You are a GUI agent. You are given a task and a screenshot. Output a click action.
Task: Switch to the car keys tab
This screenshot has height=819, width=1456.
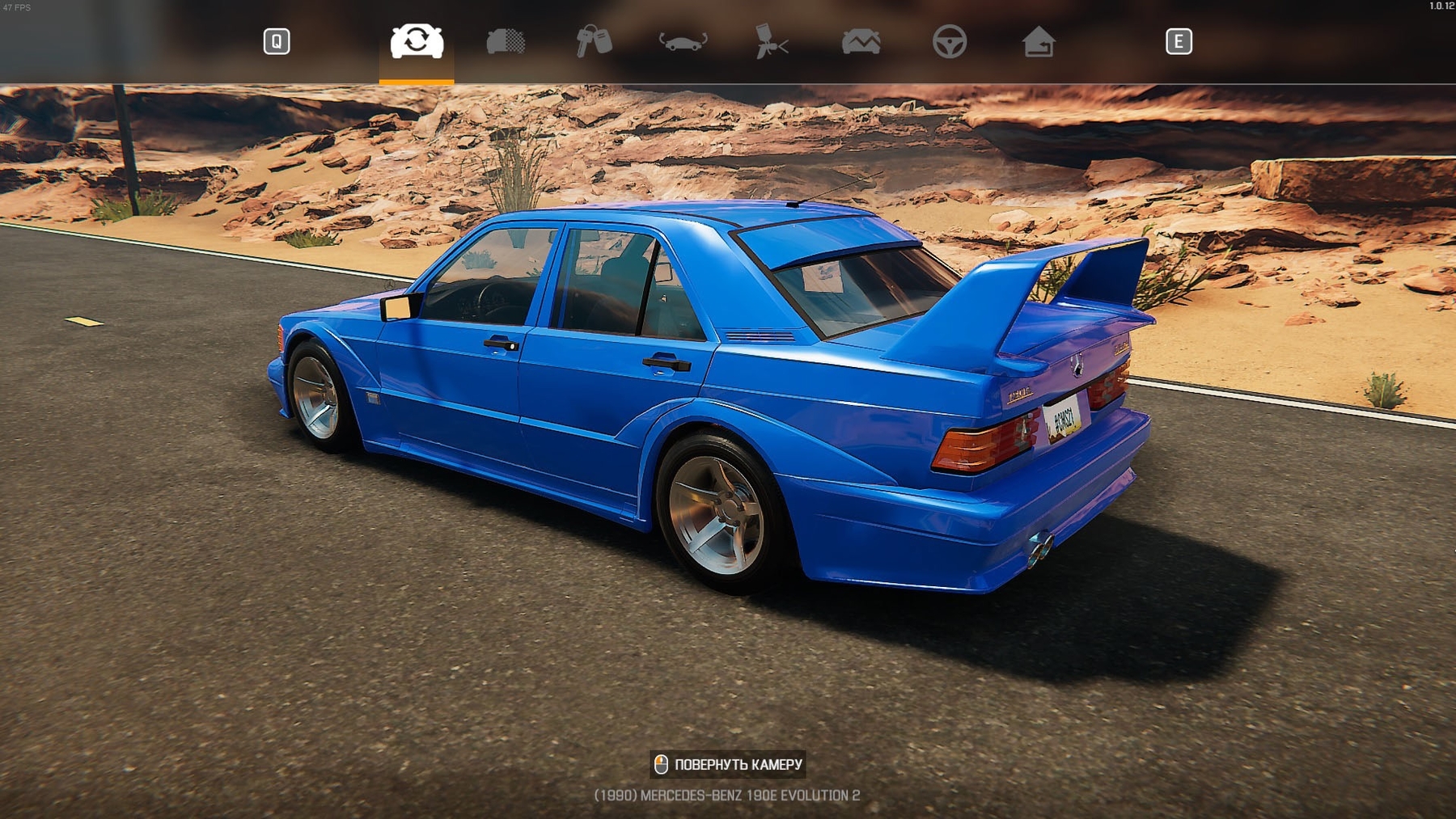pyautogui.click(x=594, y=41)
